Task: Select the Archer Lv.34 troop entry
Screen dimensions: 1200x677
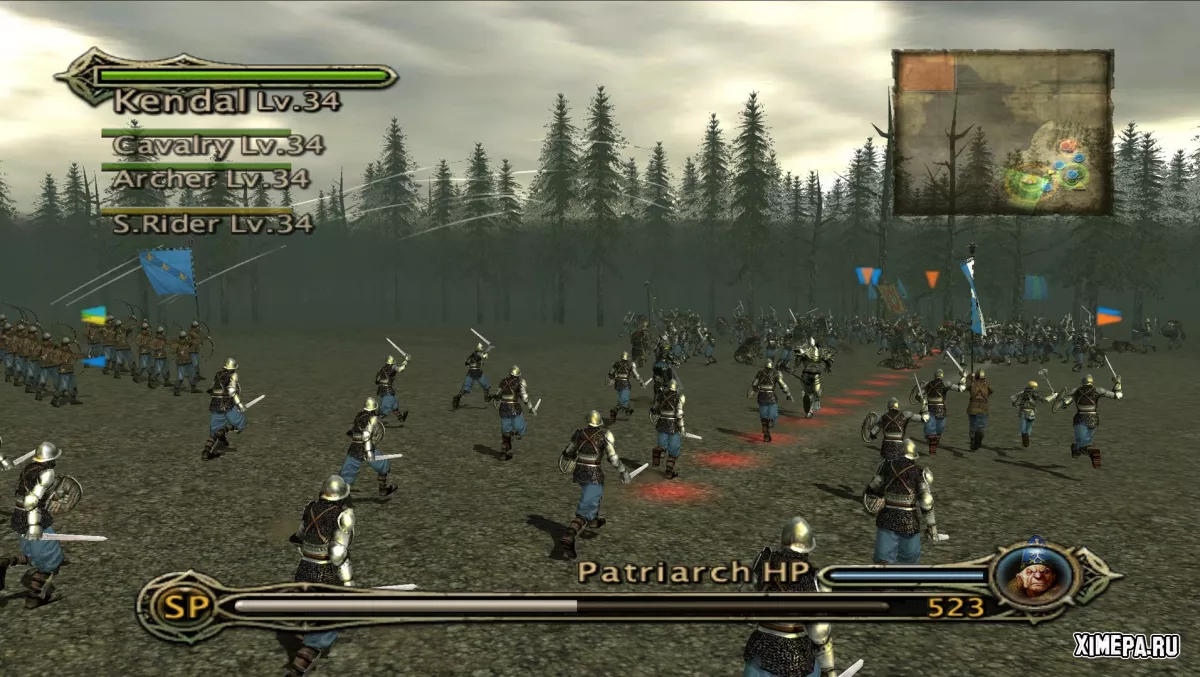Action: point(210,179)
